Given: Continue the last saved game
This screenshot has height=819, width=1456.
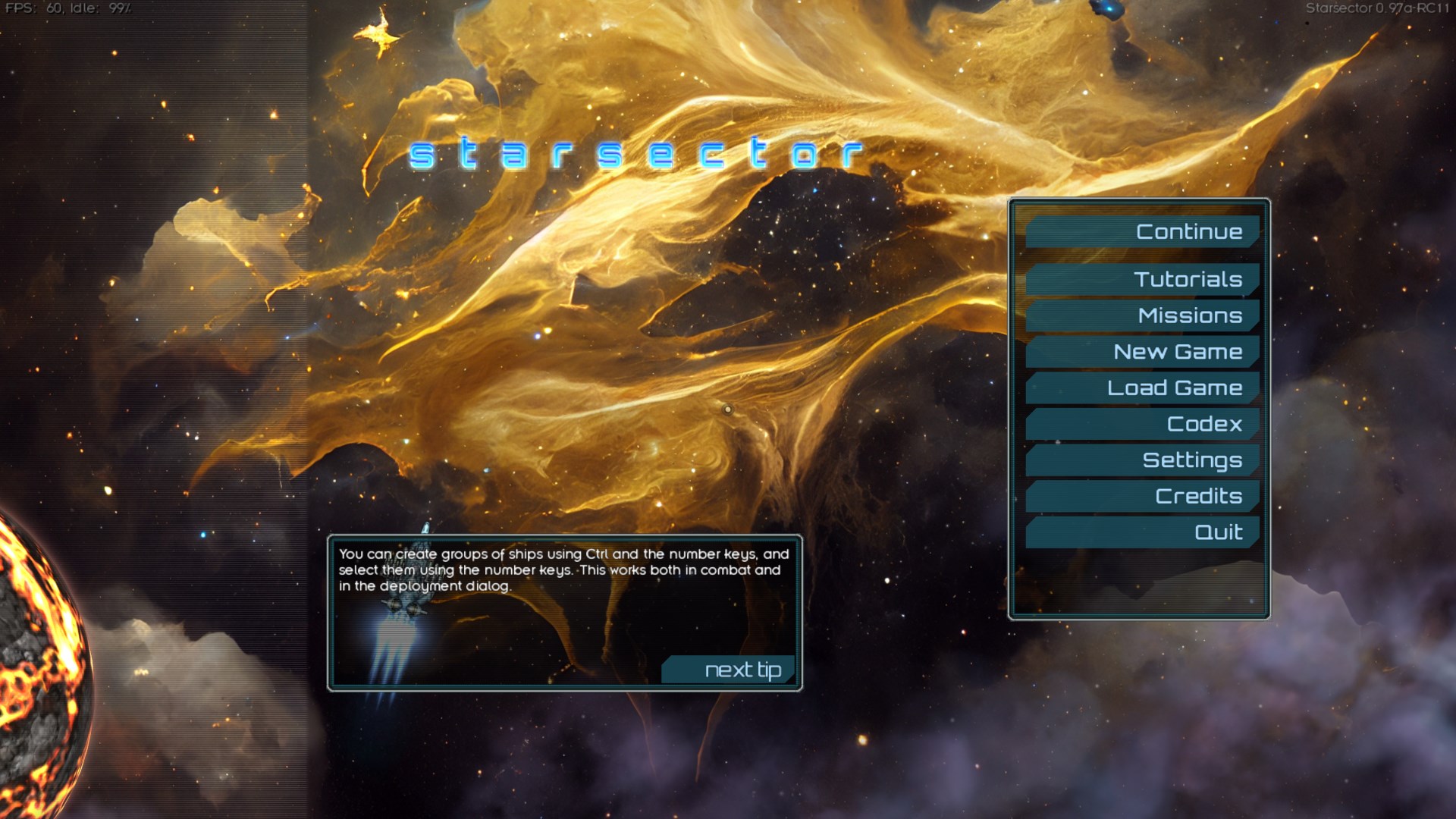Looking at the screenshot, I should [1143, 232].
